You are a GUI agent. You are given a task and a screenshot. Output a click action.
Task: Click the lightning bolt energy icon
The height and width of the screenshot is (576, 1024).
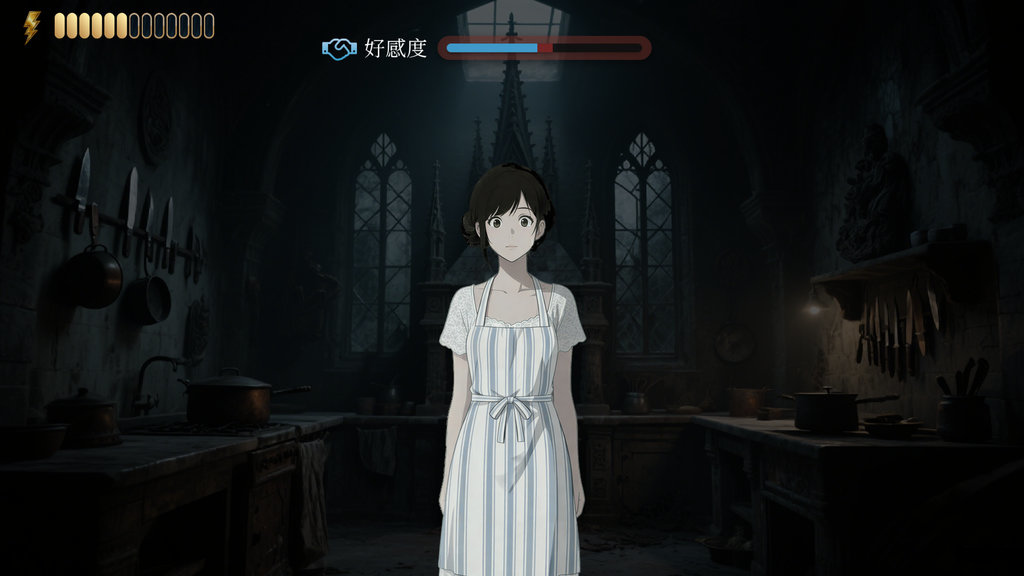click(x=32, y=26)
